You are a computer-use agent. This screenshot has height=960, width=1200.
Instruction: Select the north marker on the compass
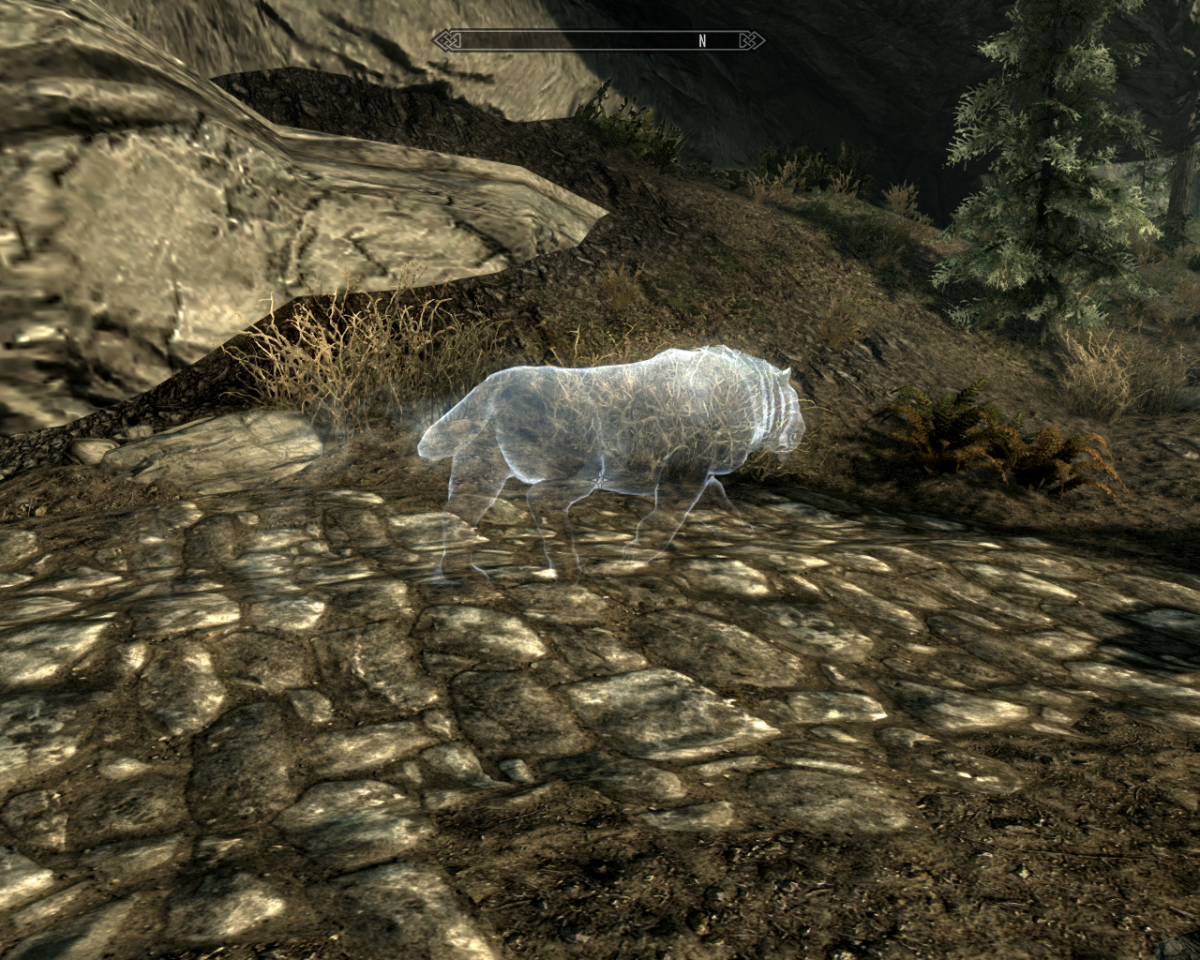click(x=702, y=41)
